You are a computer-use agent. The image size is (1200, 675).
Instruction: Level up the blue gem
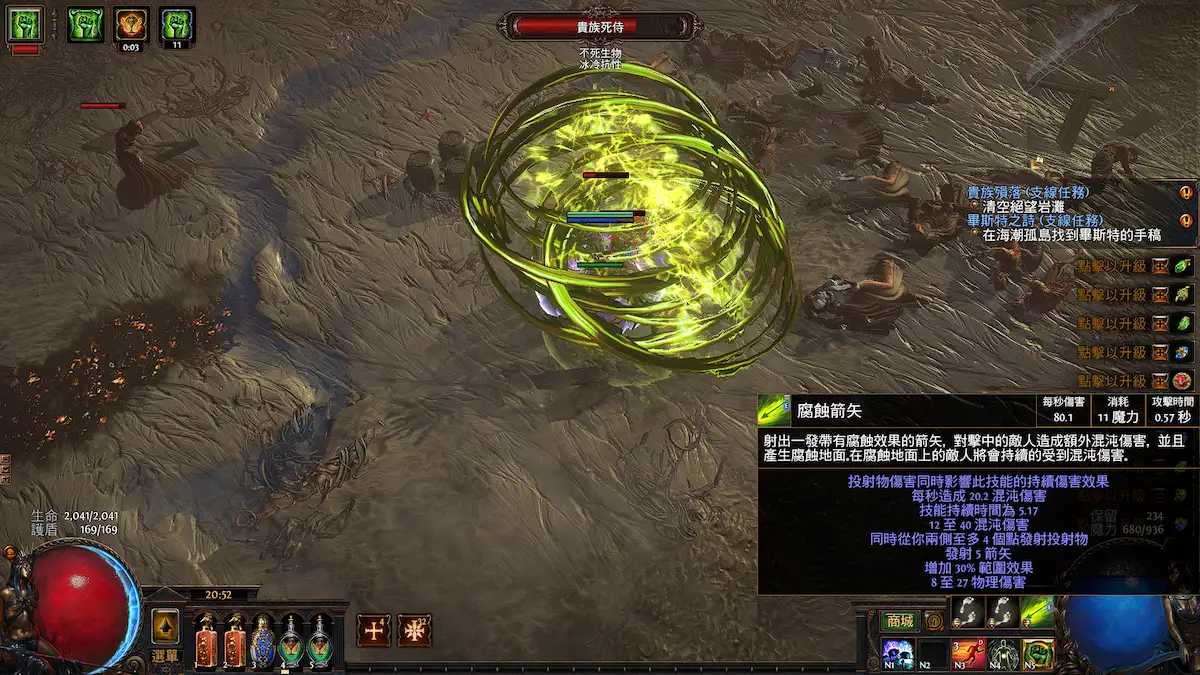tap(1182, 352)
